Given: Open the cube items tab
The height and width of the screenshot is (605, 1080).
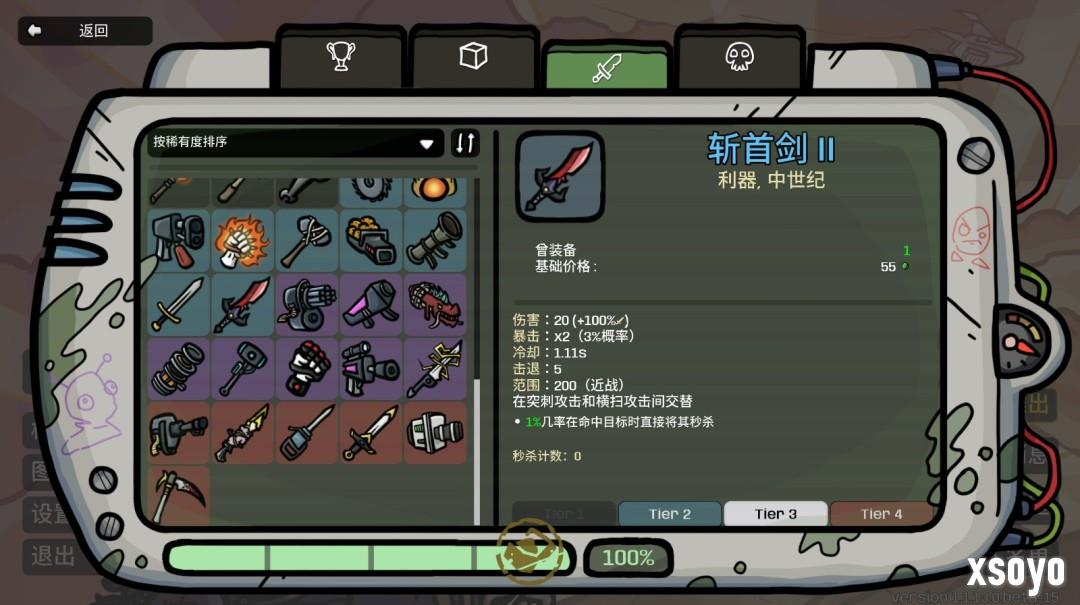Looking at the screenshot, I should point(473,56).
